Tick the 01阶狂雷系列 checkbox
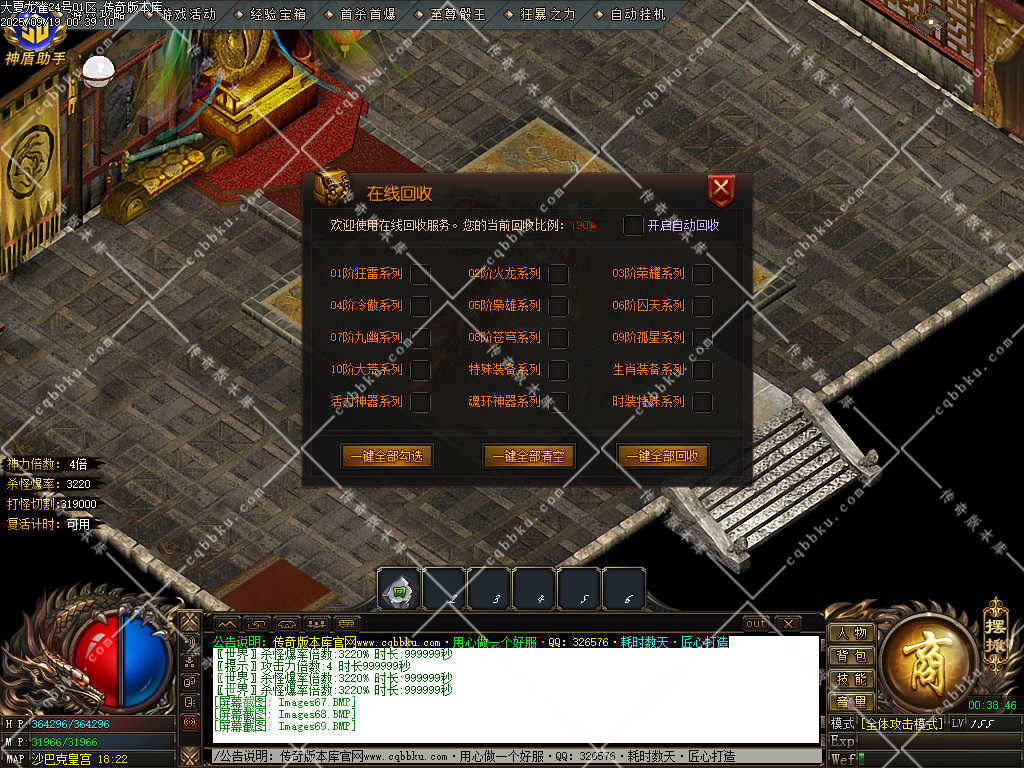The height and width of the screenshot is (768, 1024). [x=420, y=274]
